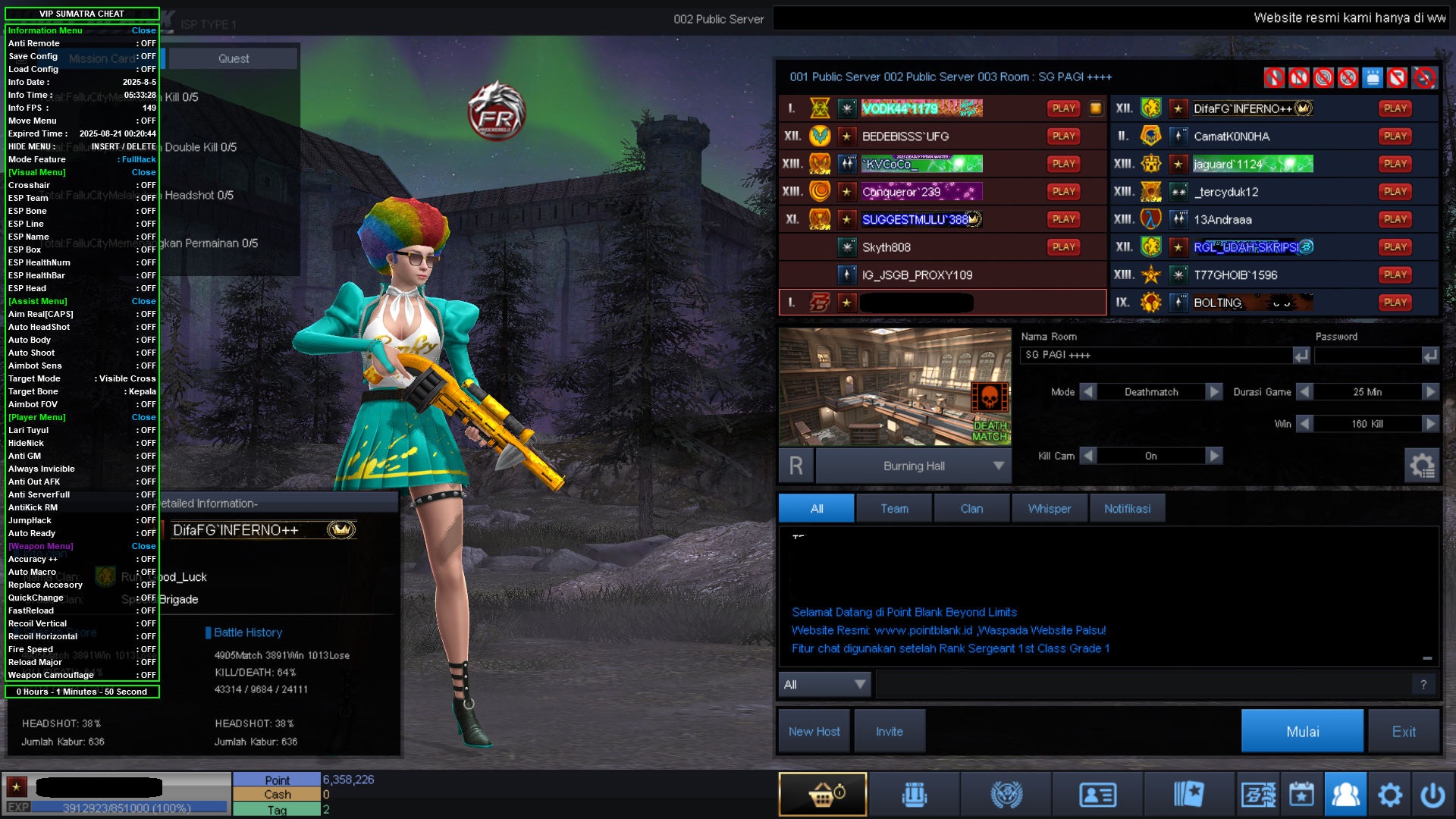1456x819 pixels.
Task: Open the Quest tab
Action: [234, 58]
